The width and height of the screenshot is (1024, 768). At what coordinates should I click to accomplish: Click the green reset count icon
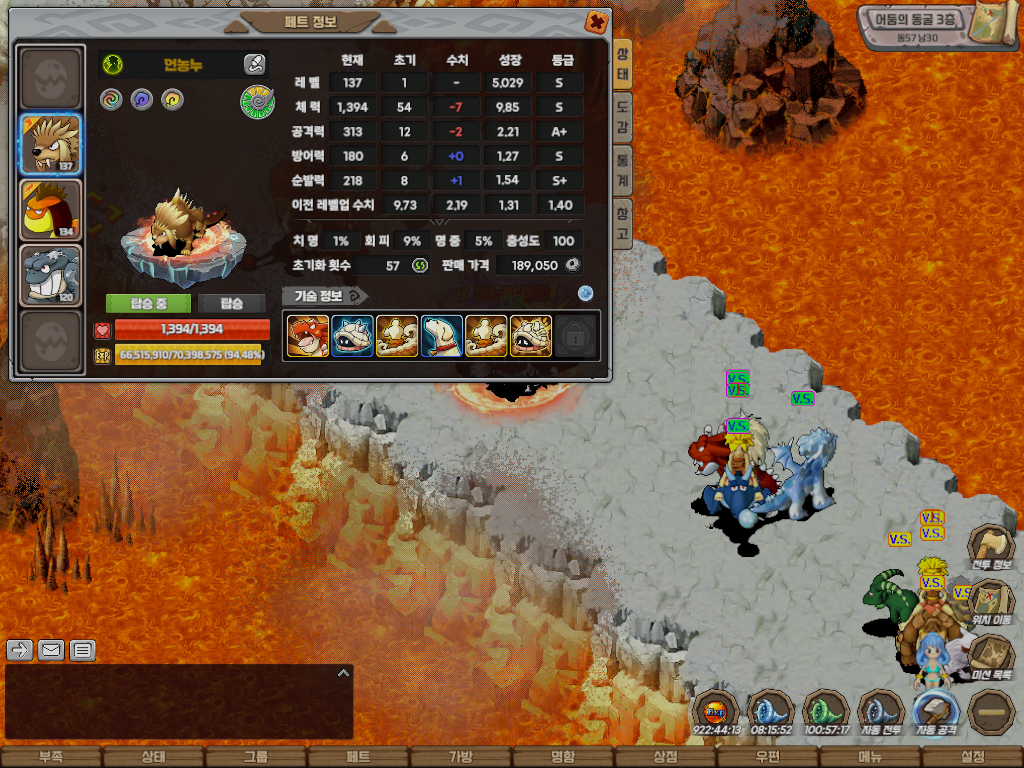[x=420, y=265]
